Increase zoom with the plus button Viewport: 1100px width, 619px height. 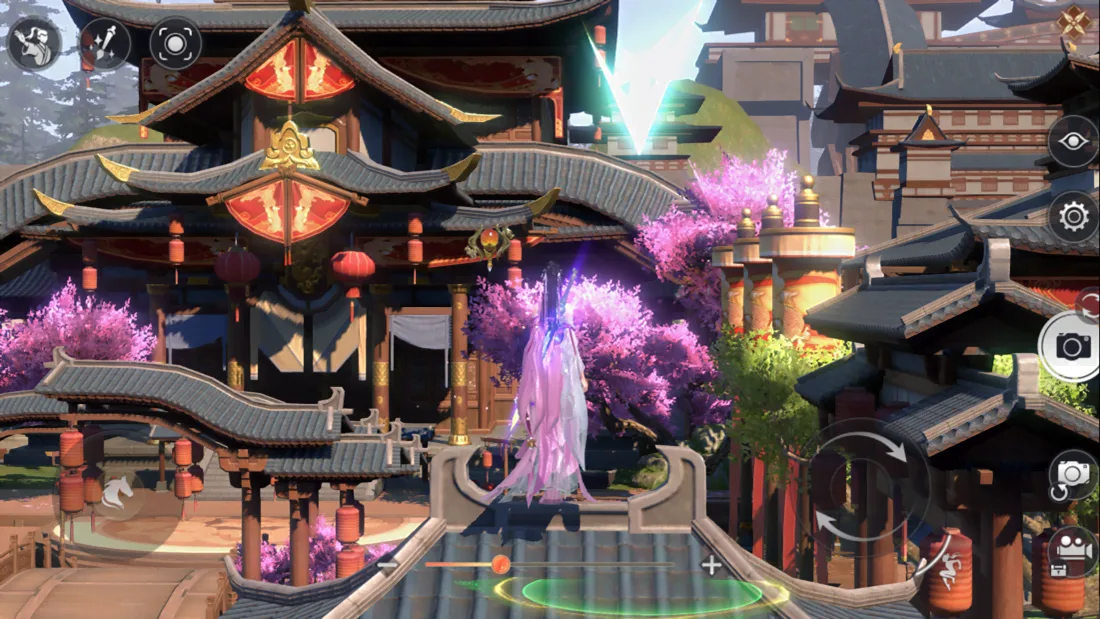coord(711,565)
